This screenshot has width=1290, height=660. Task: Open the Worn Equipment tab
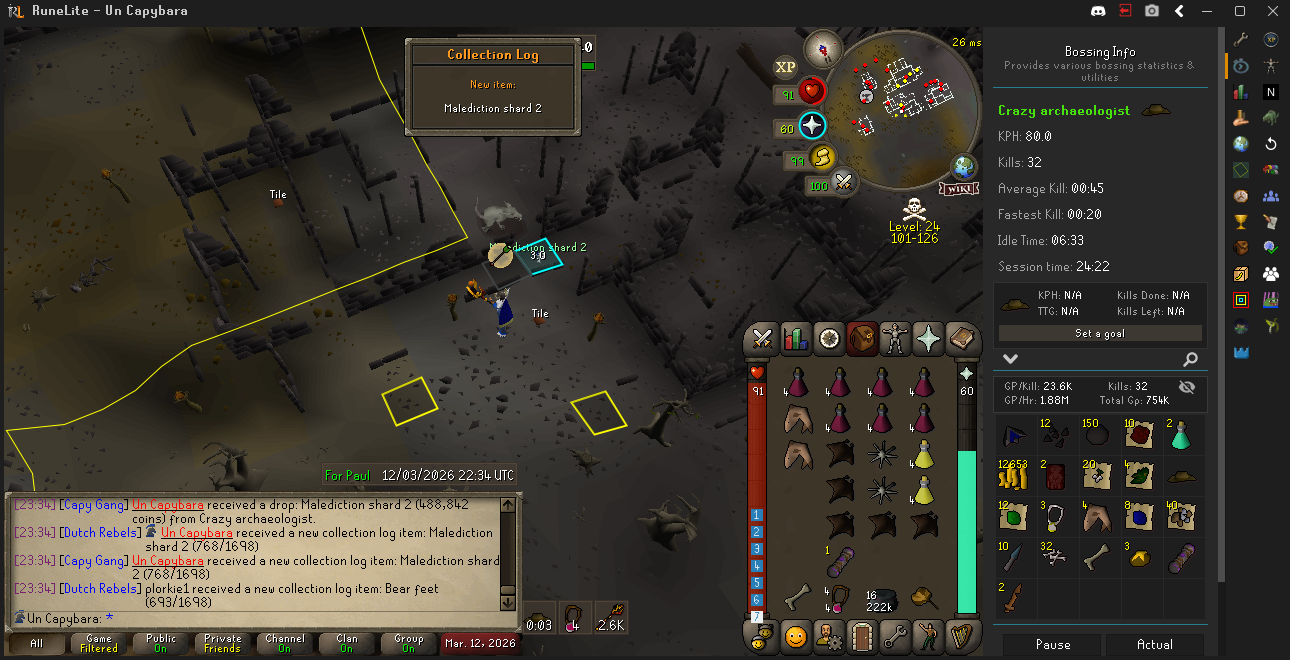tap(895, 339)
